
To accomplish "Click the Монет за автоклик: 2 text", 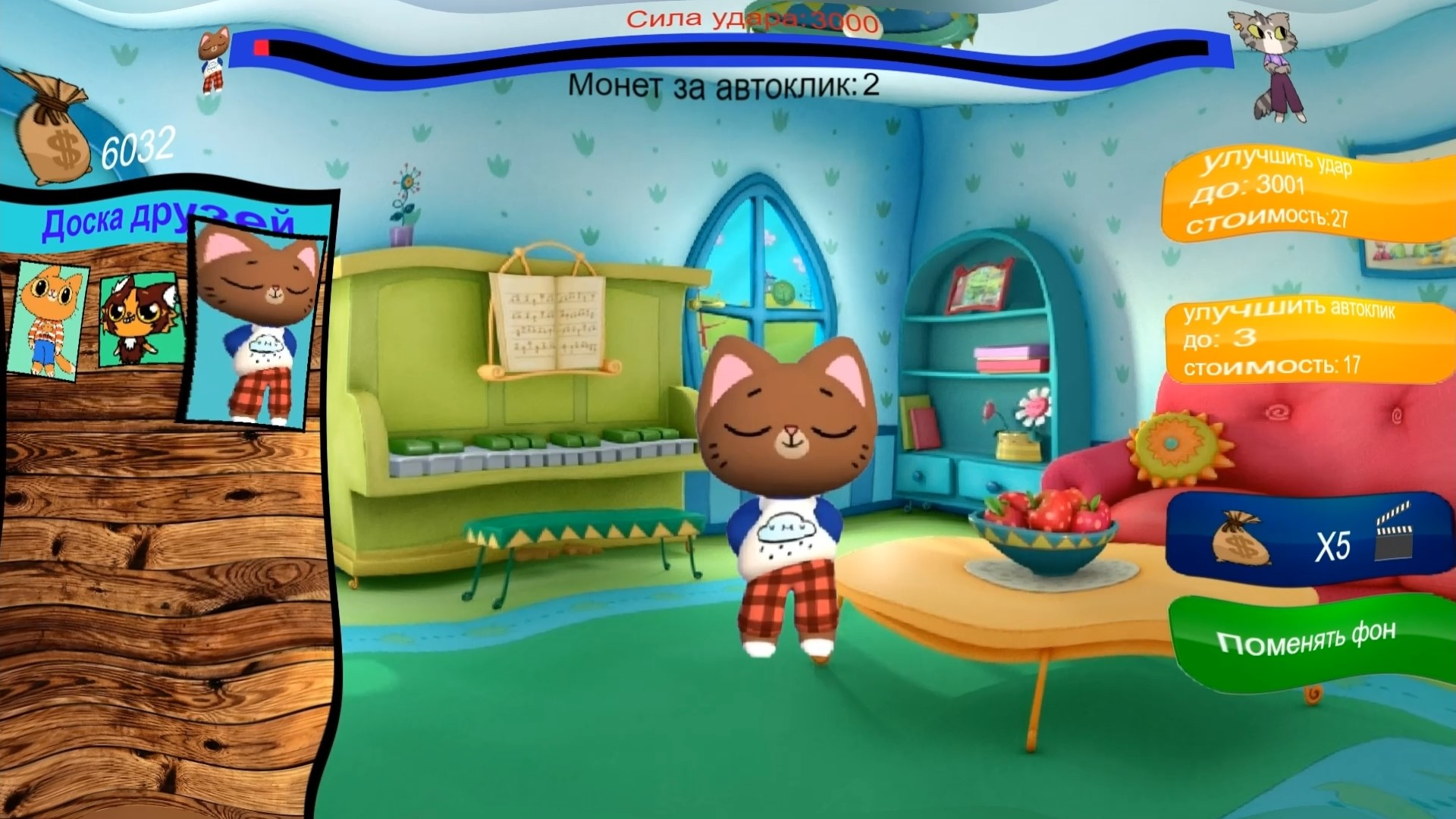I will (724, 86).
